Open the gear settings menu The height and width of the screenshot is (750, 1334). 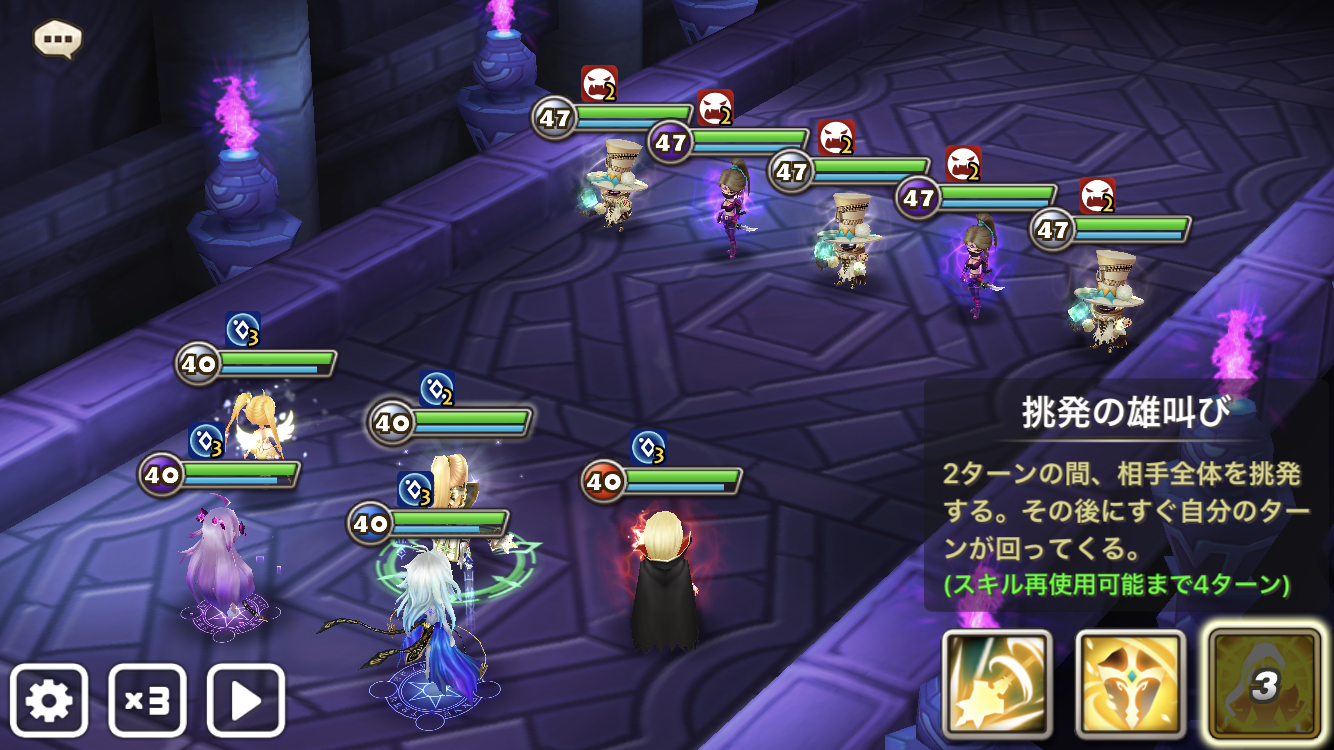click(x=49, y=700)
